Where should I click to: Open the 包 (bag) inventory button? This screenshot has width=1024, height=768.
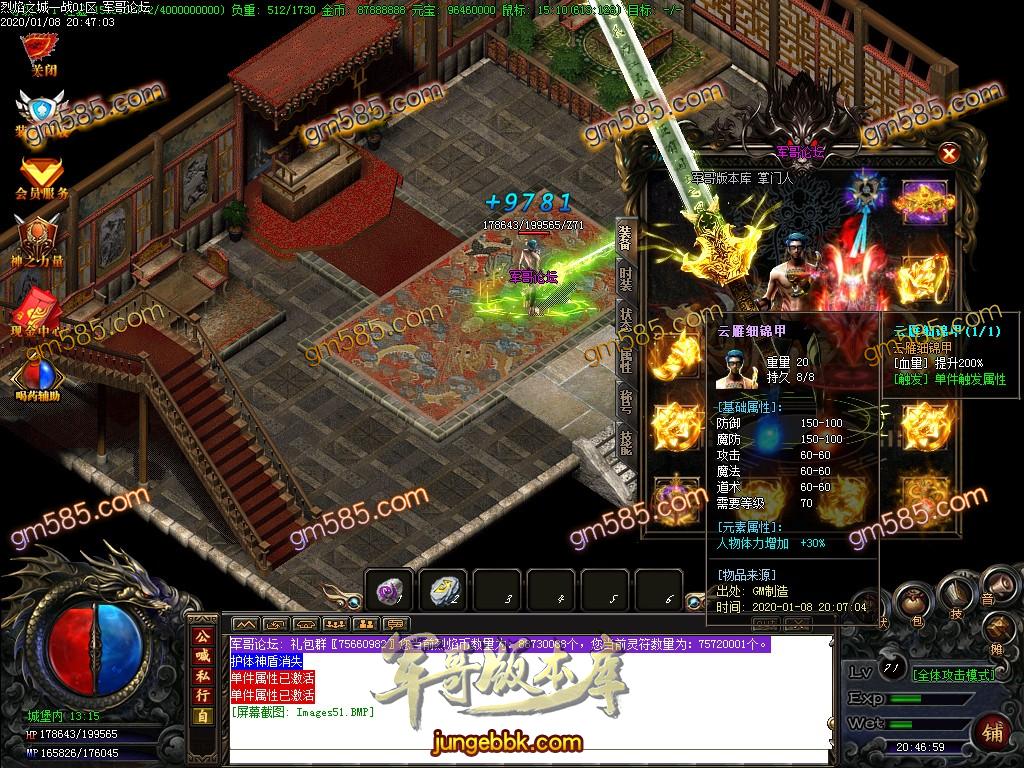[911, 602]
